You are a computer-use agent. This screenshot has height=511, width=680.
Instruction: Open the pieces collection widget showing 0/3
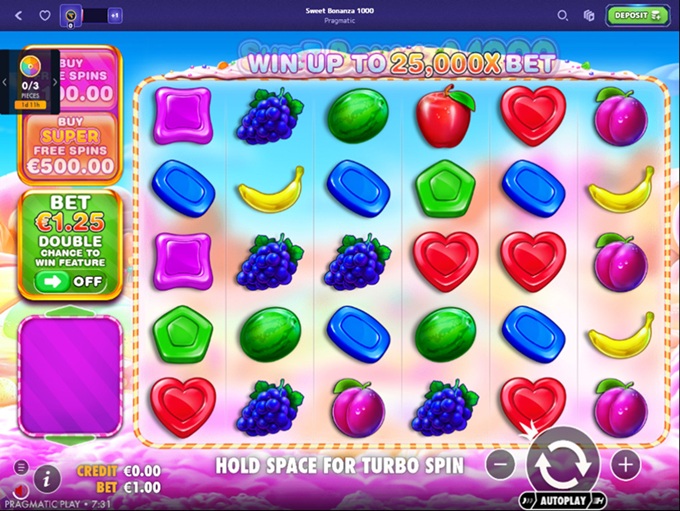28,82
